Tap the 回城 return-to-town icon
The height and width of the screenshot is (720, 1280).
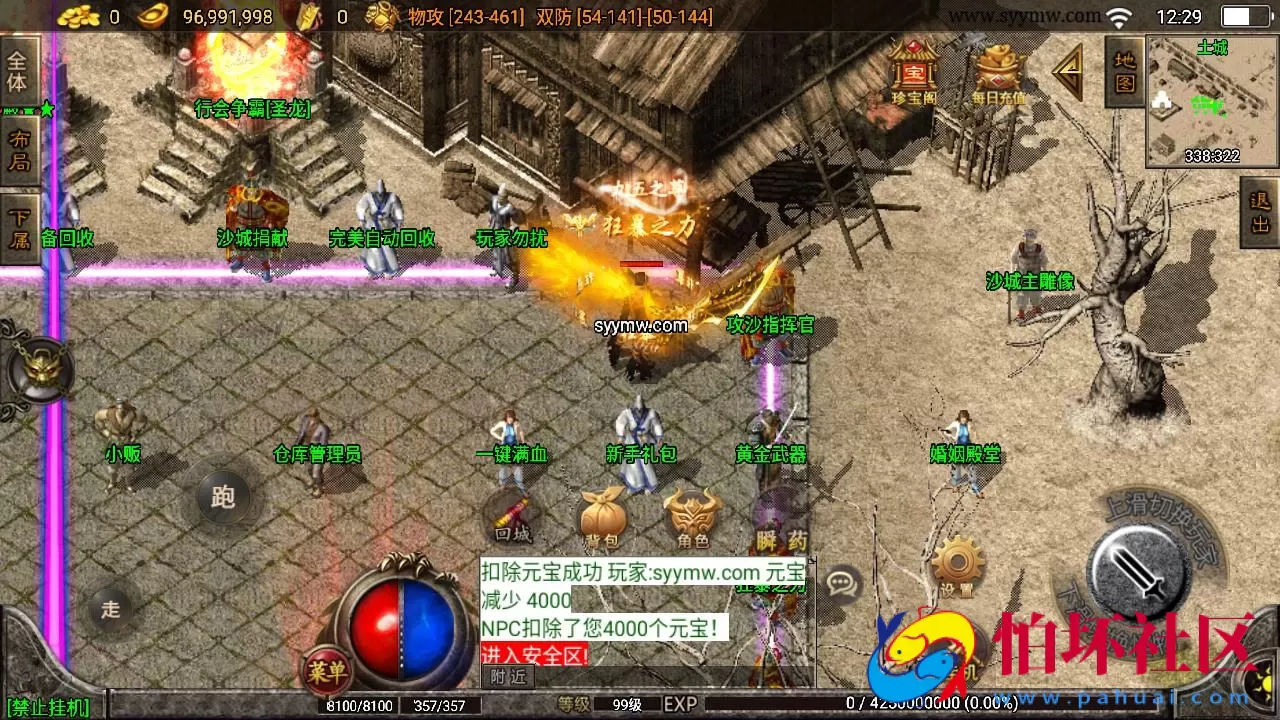click(x=510, y=513)
